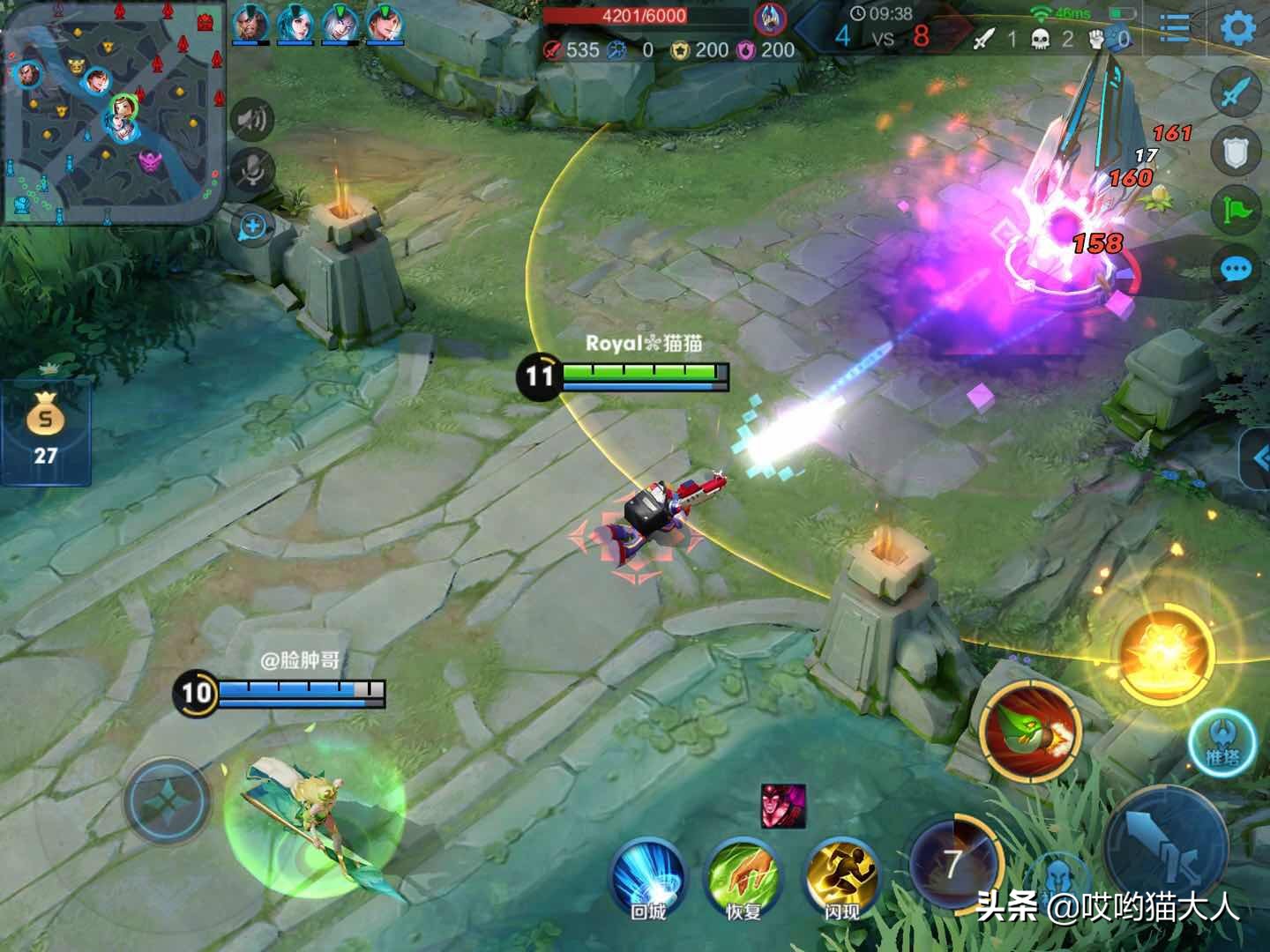Image resolution: width=1270 pixels, height=952 pixels.
Task: Click the blue plus button below microphone
Action: click(252, 227)
